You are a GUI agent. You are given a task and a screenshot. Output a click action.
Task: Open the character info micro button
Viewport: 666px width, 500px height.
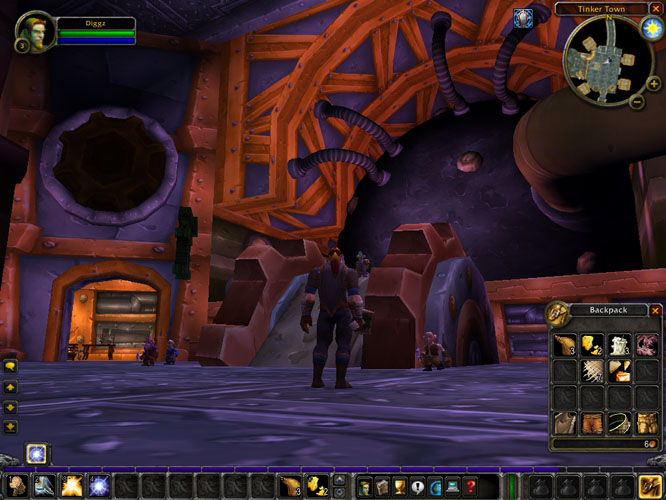coord(364,486)
